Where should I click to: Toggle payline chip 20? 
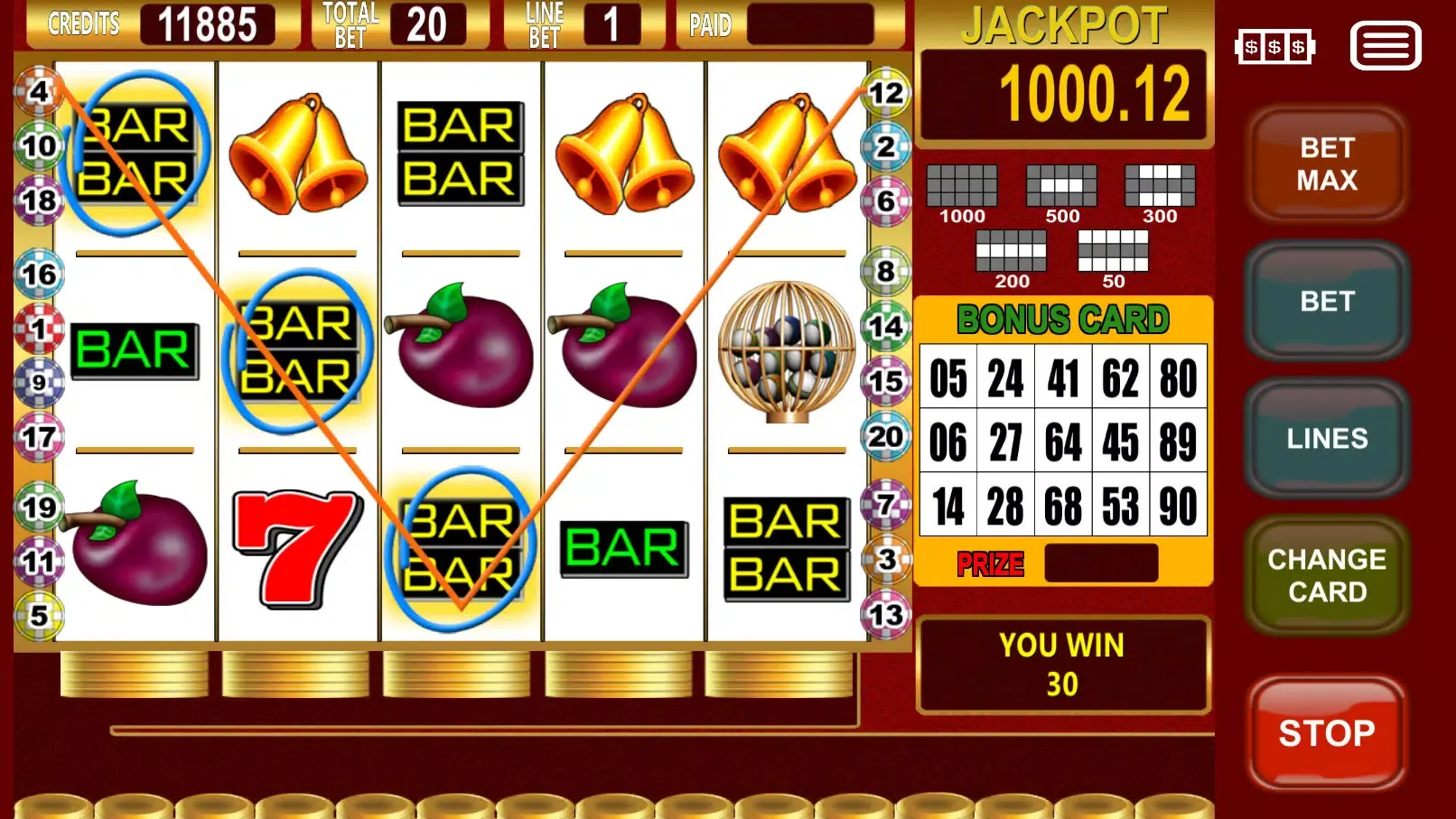[884, 435]
